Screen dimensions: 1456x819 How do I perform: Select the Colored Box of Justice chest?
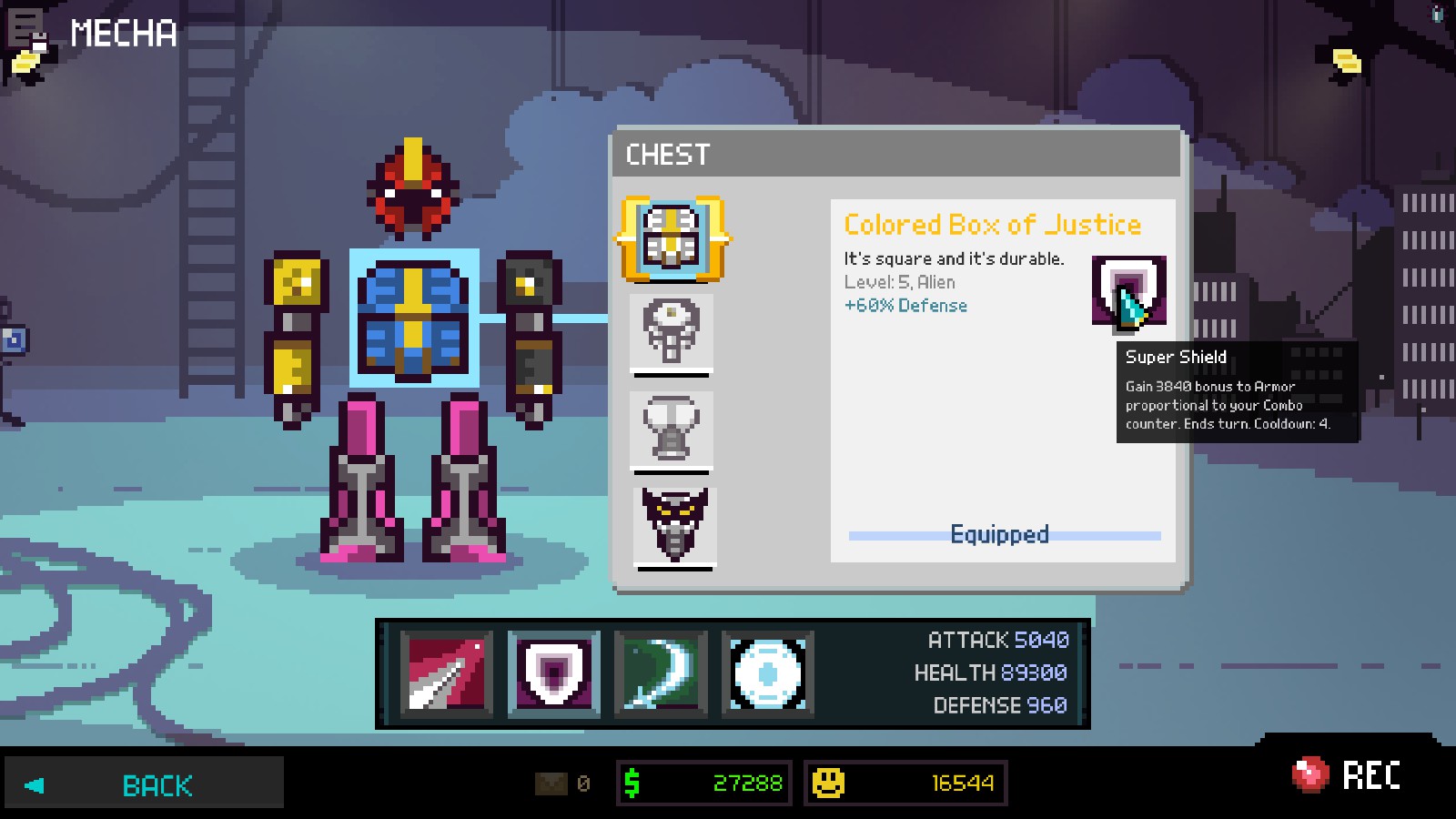click(x=672, y=238)
